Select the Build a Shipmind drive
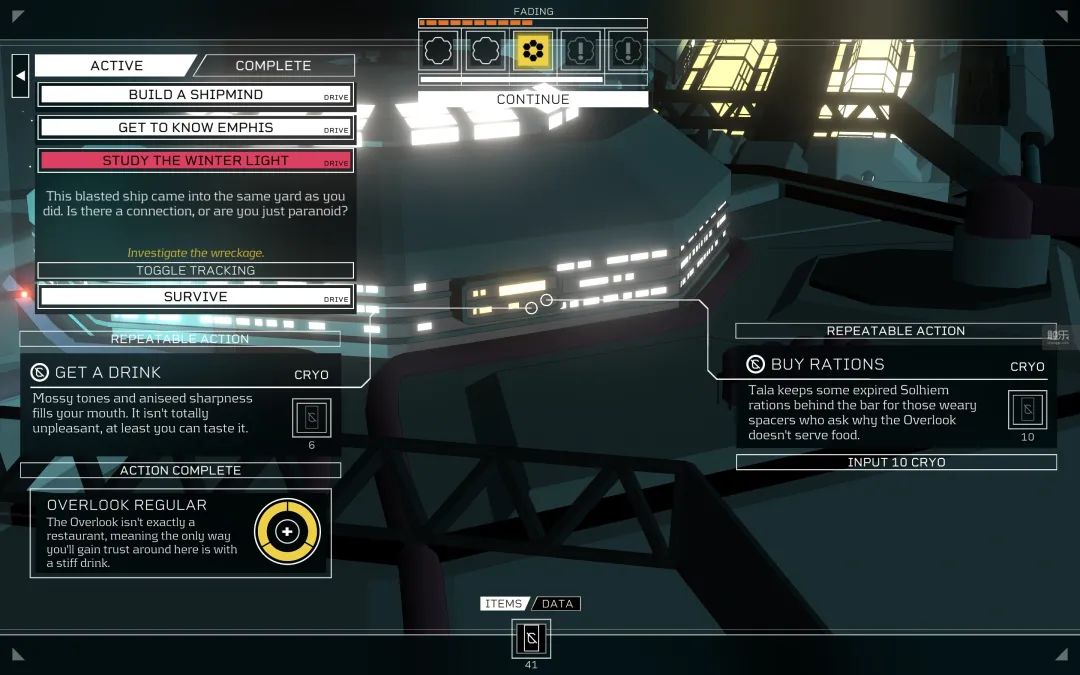 pos(195,95)
